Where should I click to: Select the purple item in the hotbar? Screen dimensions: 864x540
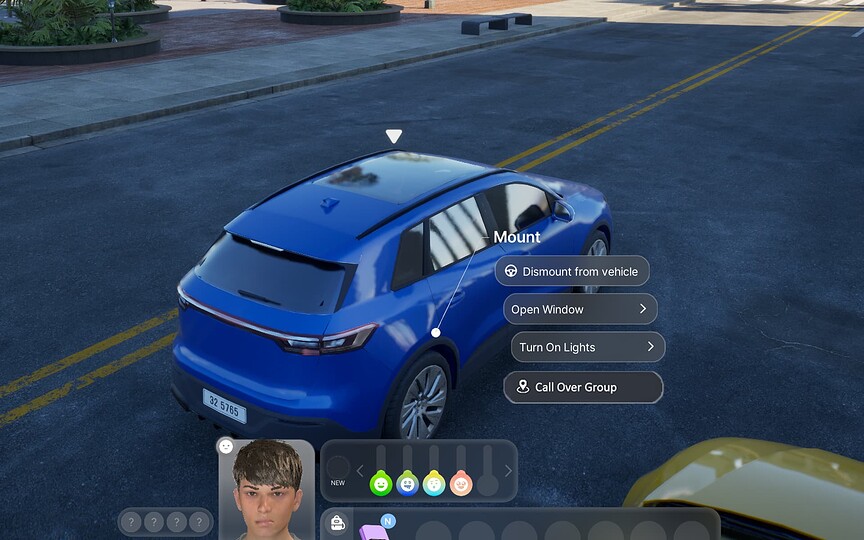pyautogui.click(x=374, y=531)
